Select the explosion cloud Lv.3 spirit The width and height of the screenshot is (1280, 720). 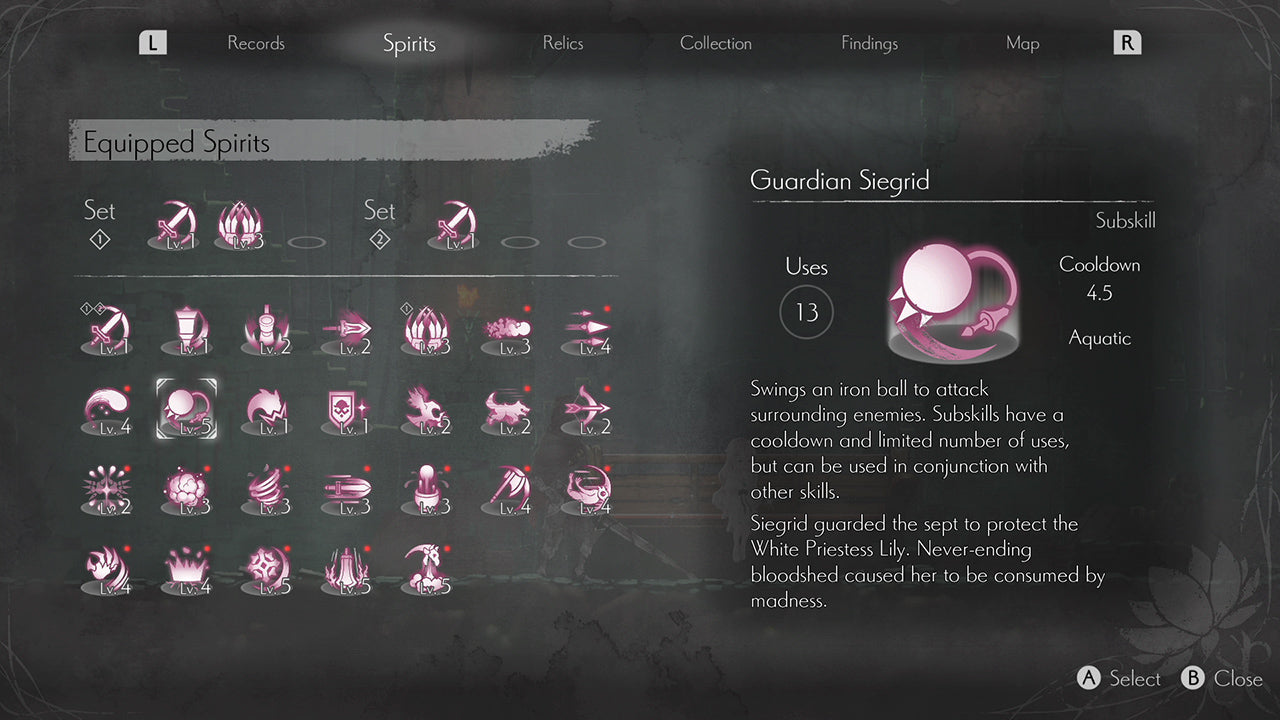187,488
